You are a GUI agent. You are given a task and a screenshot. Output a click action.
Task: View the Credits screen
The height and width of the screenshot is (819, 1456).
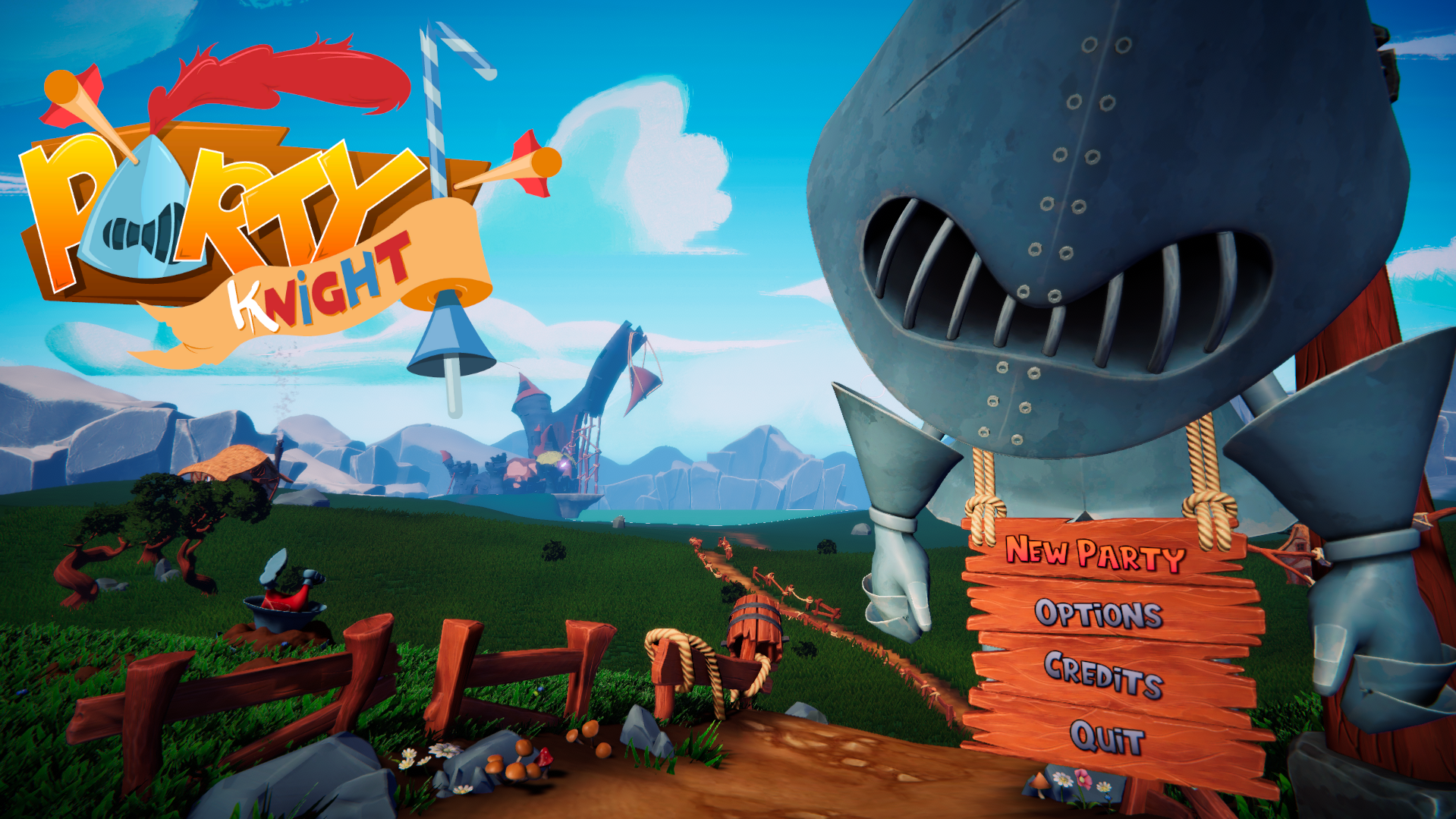(1103, 673)
